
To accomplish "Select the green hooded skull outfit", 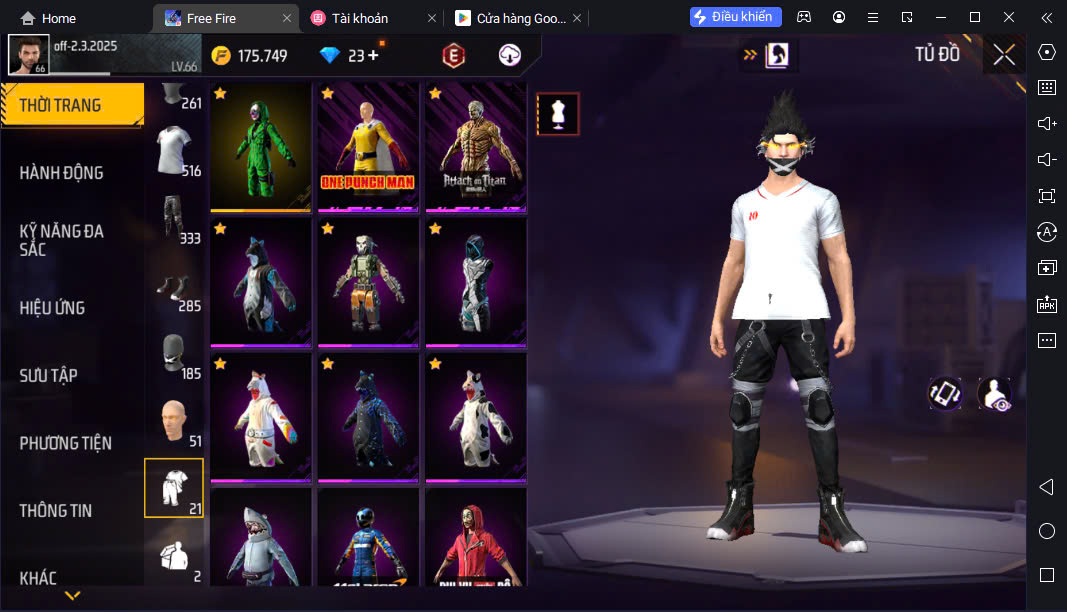I will (261, 147).
